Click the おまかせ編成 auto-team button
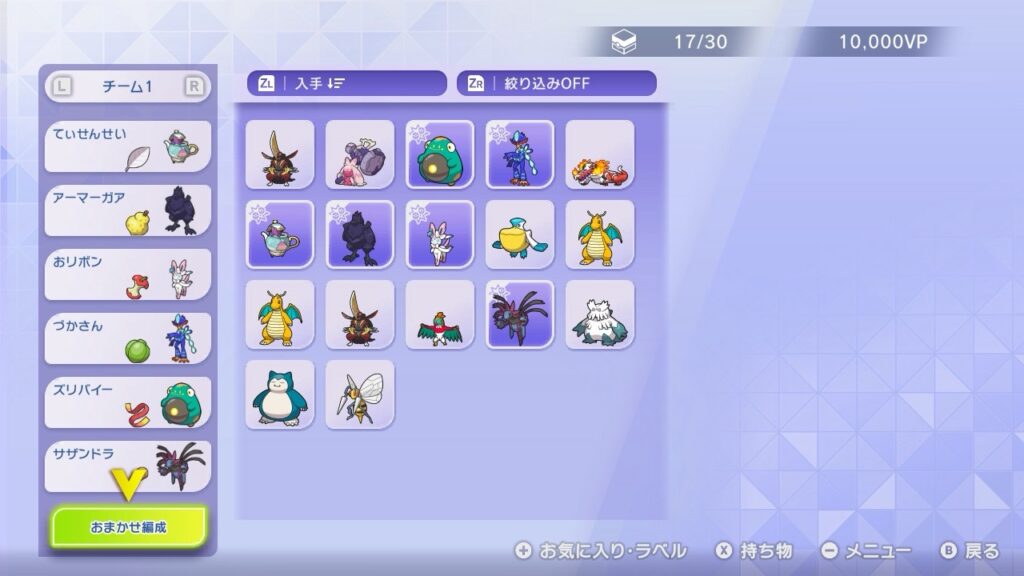 pyautogui.click(x=129, y=526)
